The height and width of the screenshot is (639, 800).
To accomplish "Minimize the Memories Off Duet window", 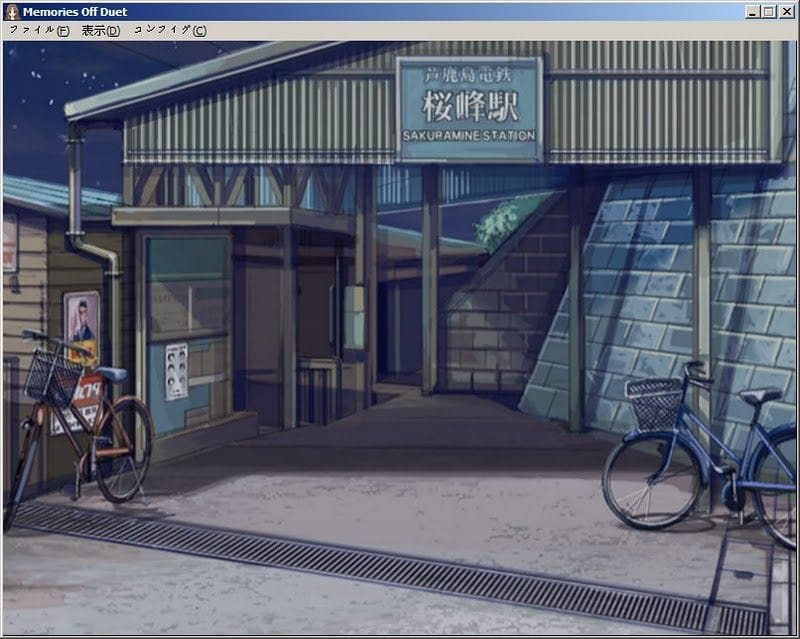I will click(753, 11).
